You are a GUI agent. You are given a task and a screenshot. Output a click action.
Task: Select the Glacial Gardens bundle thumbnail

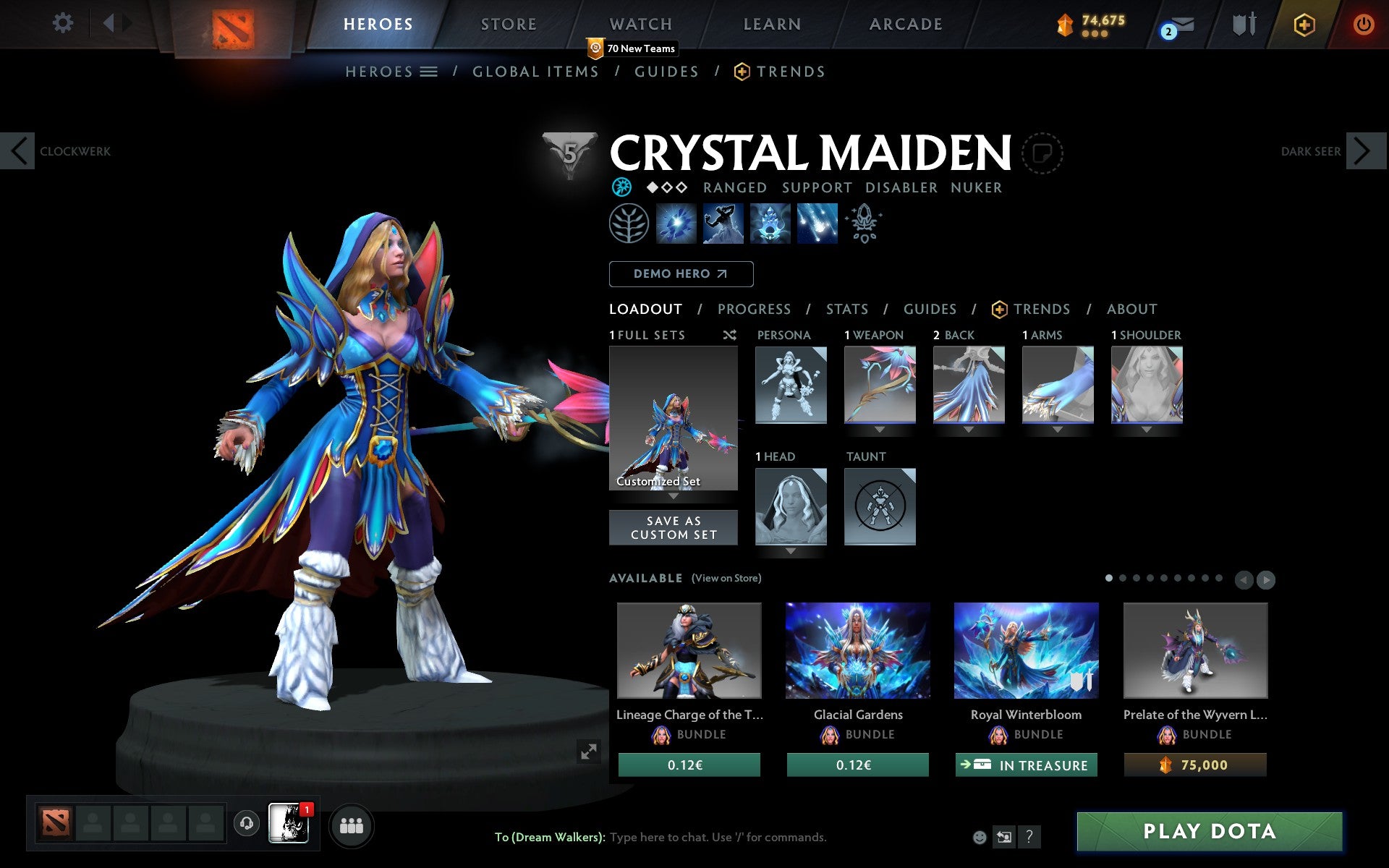857,650
